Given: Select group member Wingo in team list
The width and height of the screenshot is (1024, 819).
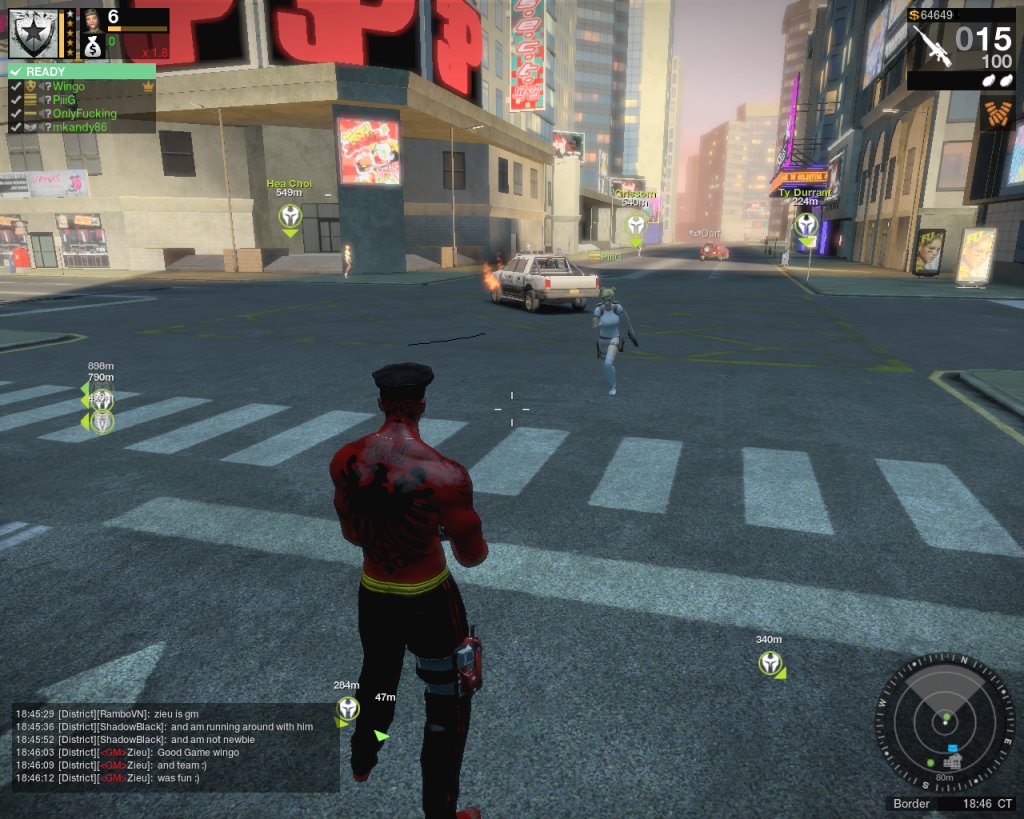Looking at the screenshot, I should coord(69,87).
